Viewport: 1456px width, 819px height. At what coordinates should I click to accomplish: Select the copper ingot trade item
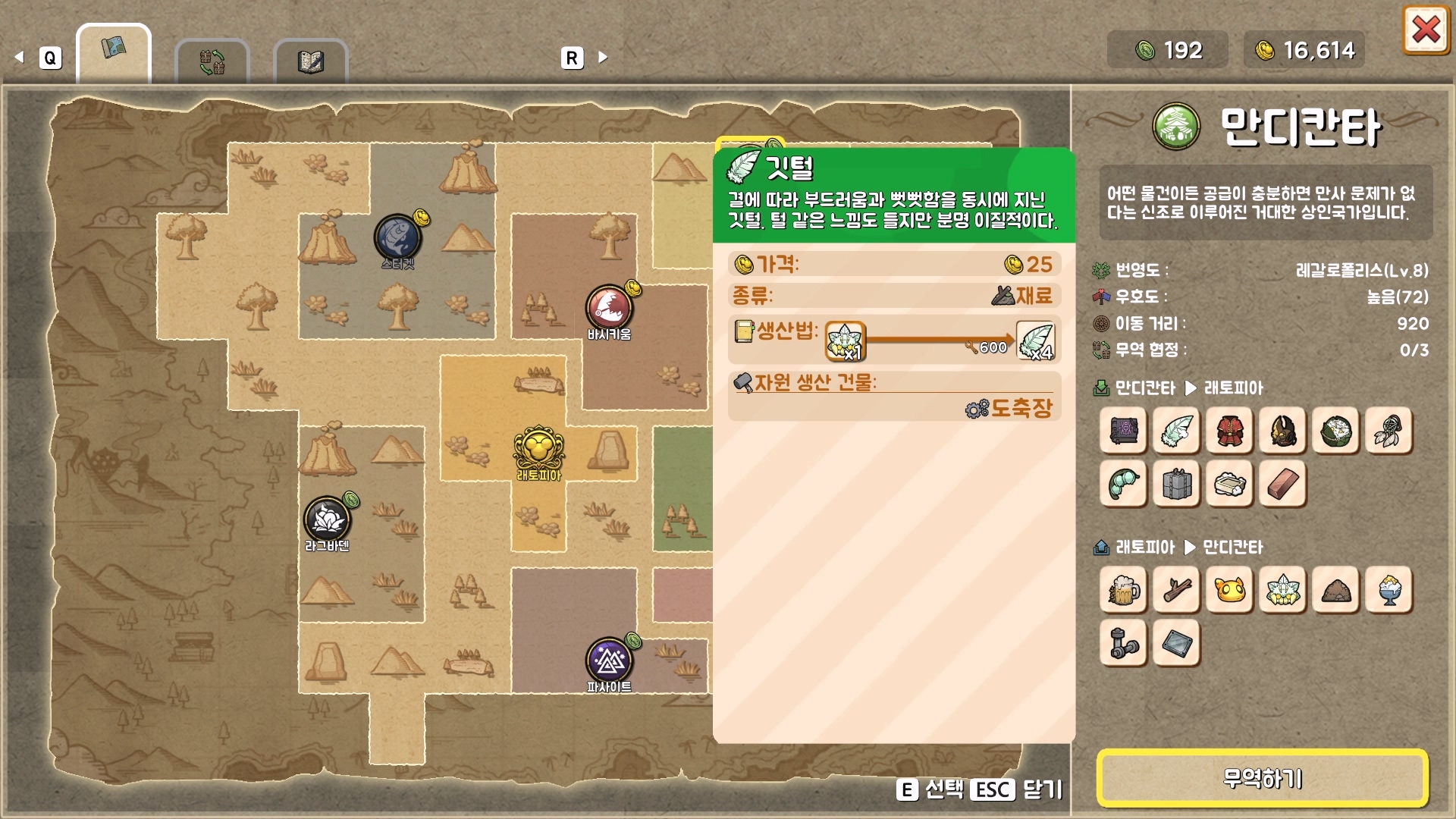[1282, 484]
